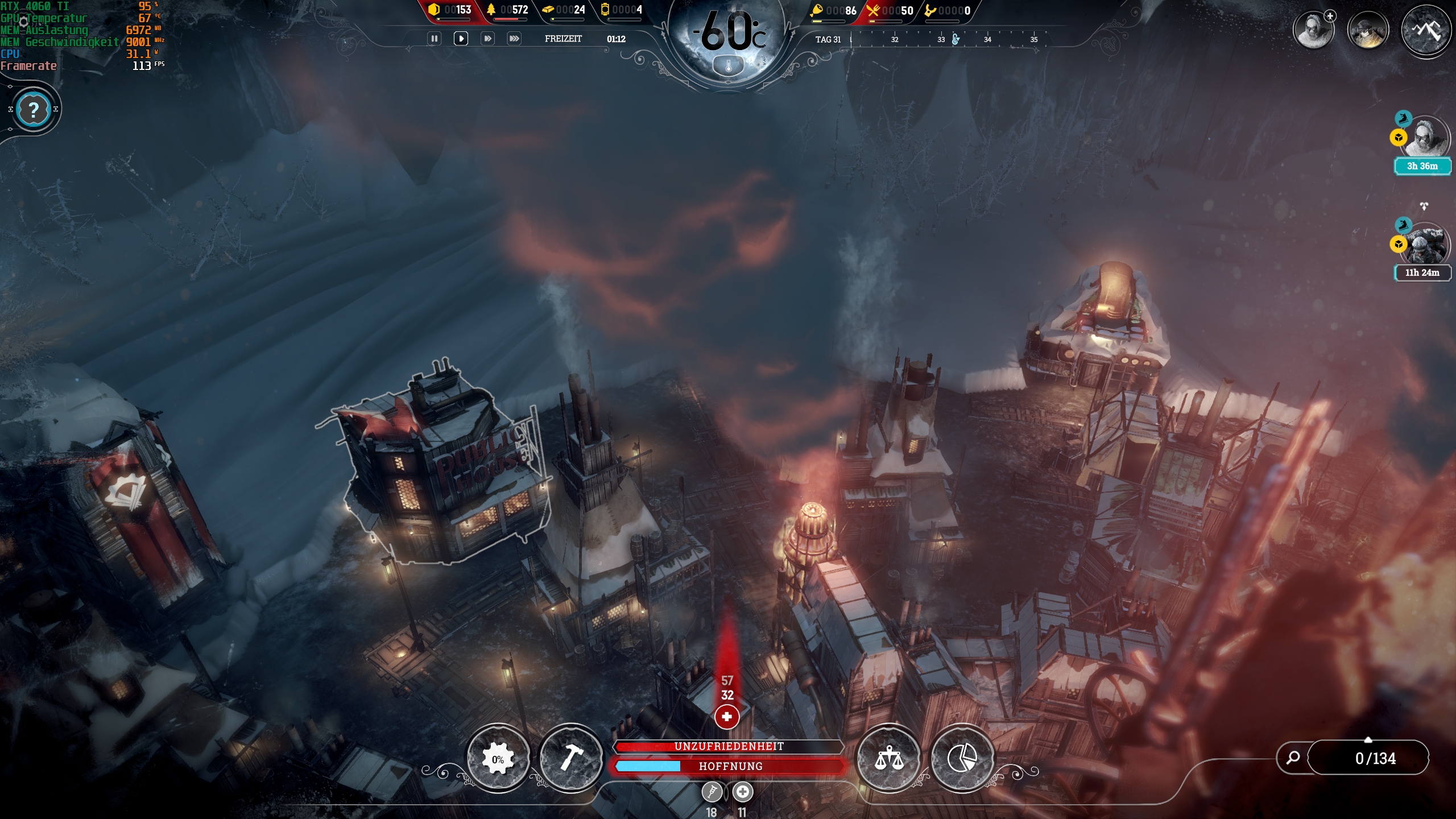
Task: Pause the game simulation
Action: coord(435,39)
